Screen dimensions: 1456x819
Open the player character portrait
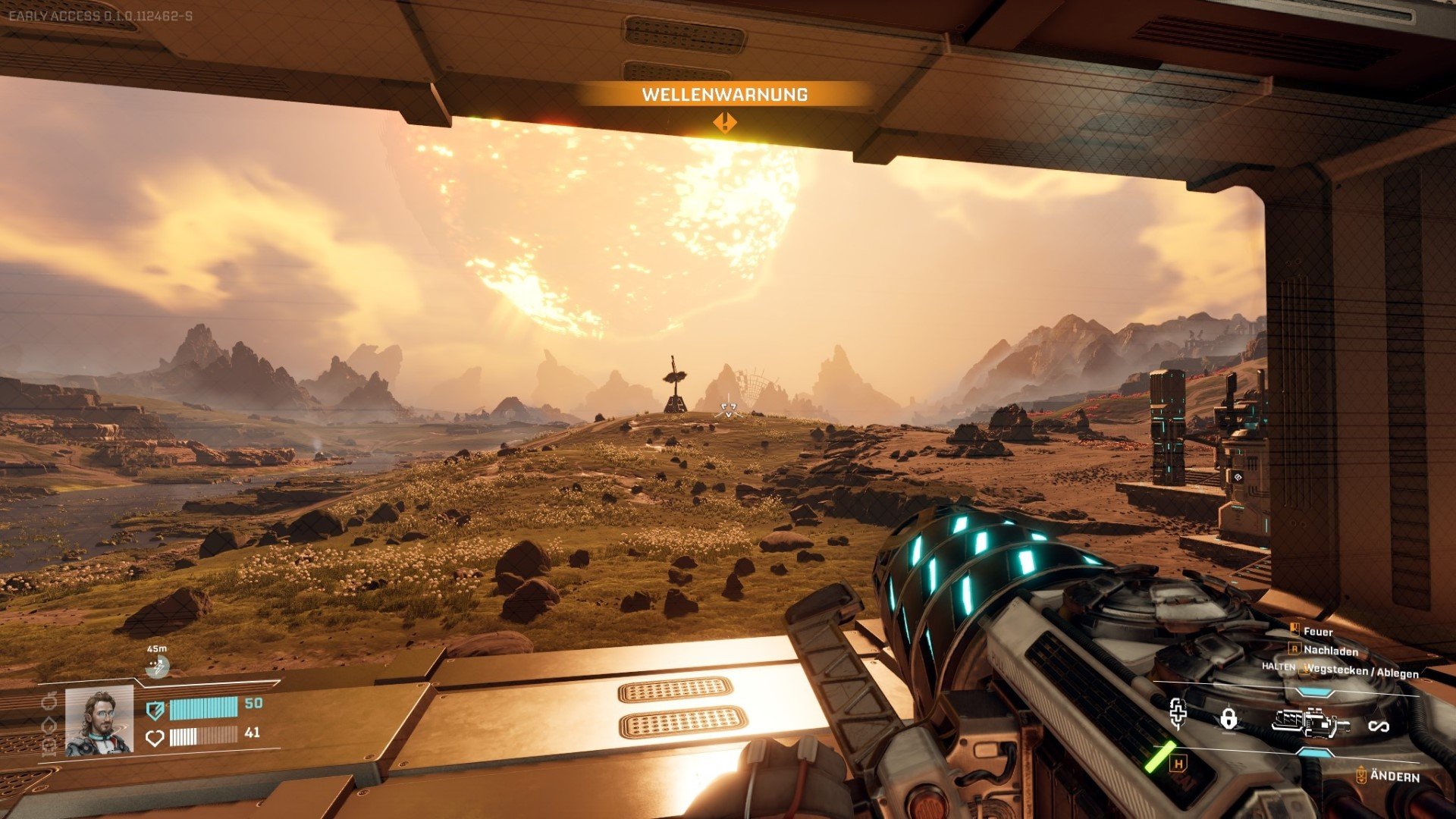(99, 721)
